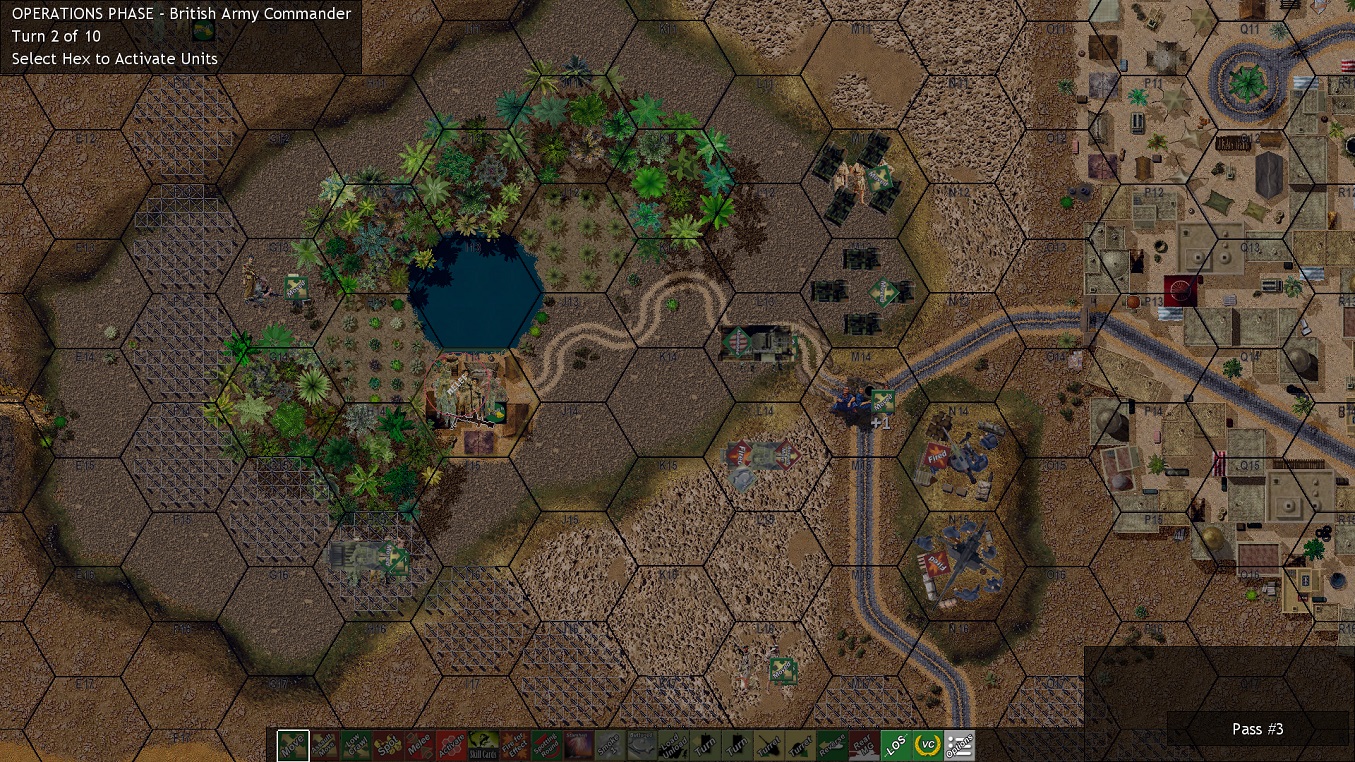Enable Reverse movement mode
The width and height of the screenshot is (1355, 762).
[x=833, y=745]
